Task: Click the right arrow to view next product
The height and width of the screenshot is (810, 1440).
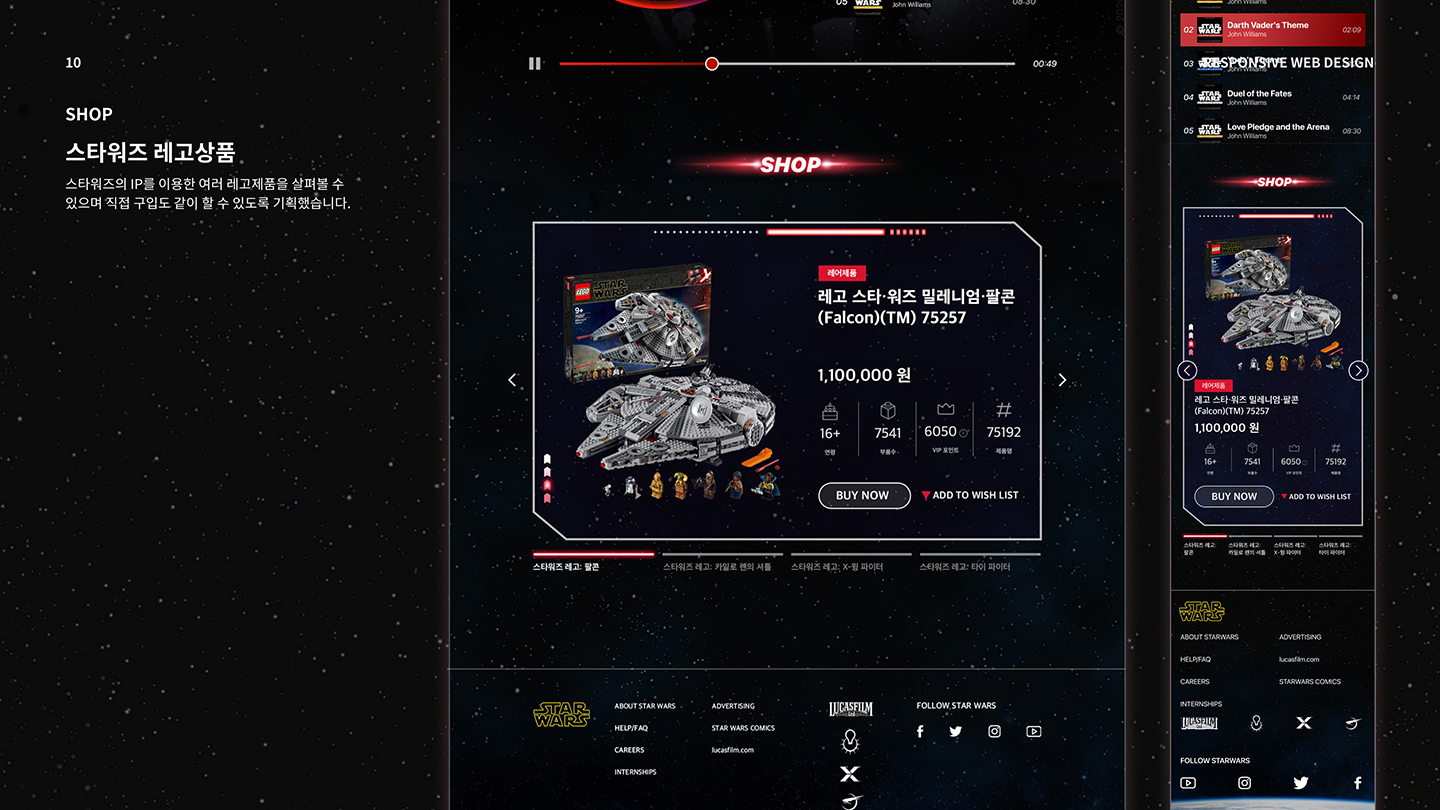Action: (1062, 380)
